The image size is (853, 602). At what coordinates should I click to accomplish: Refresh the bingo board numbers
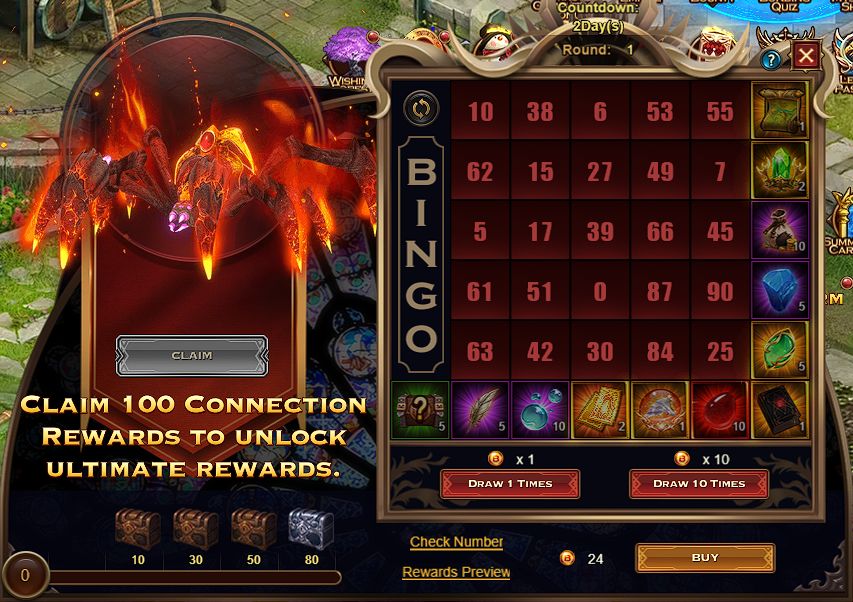pyautogui.click(x=417, y=108)
